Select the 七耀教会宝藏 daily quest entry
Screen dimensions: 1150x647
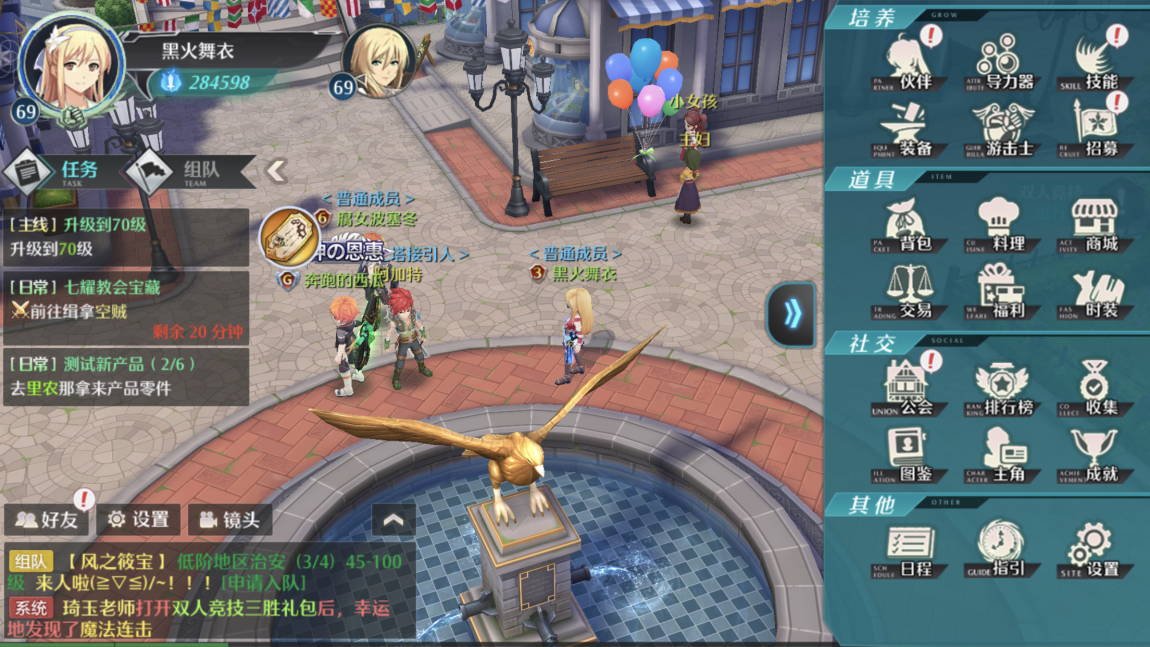pyautogui.click(x=126, y=308)
